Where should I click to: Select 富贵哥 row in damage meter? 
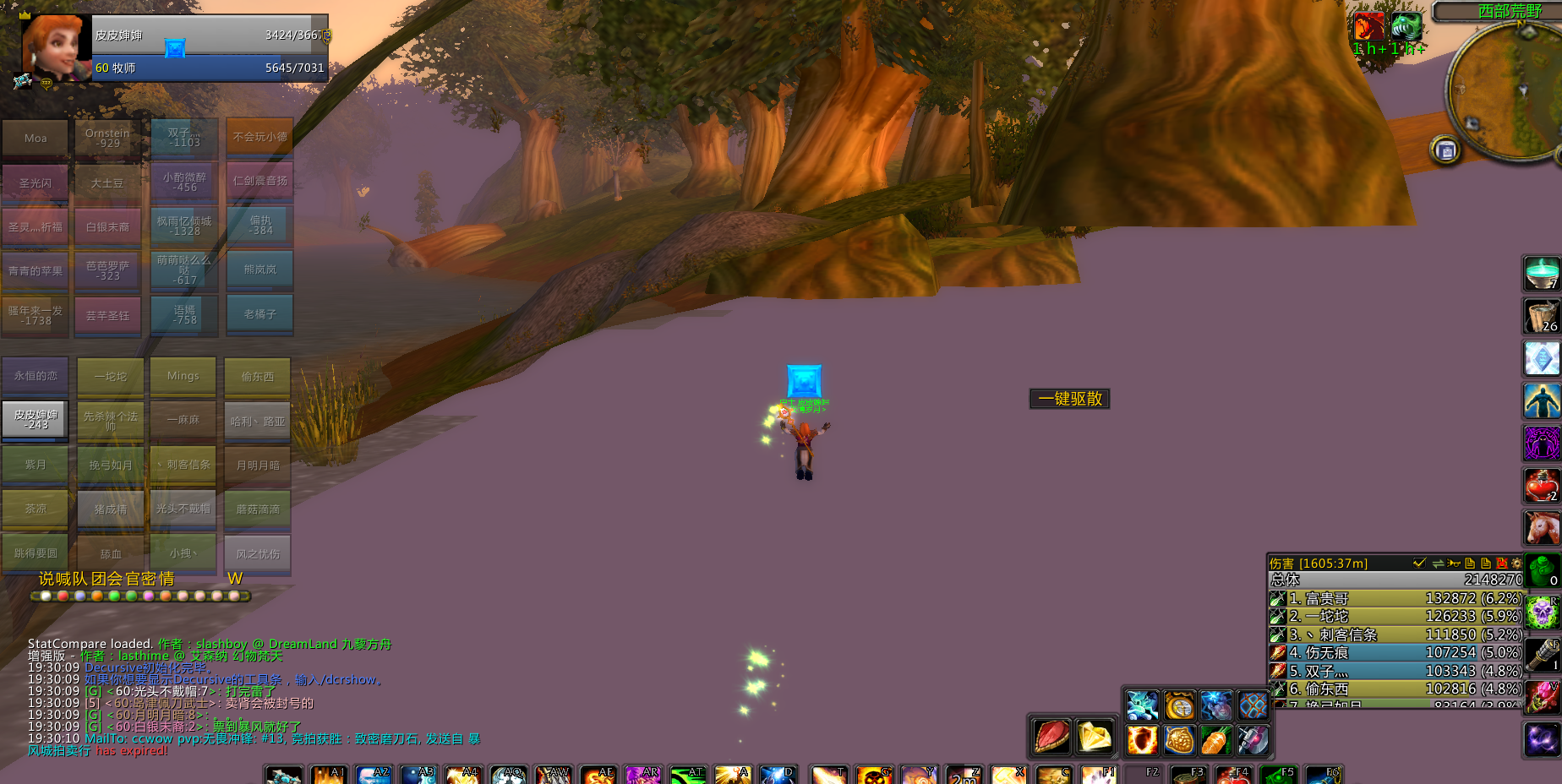[1395, 598]
